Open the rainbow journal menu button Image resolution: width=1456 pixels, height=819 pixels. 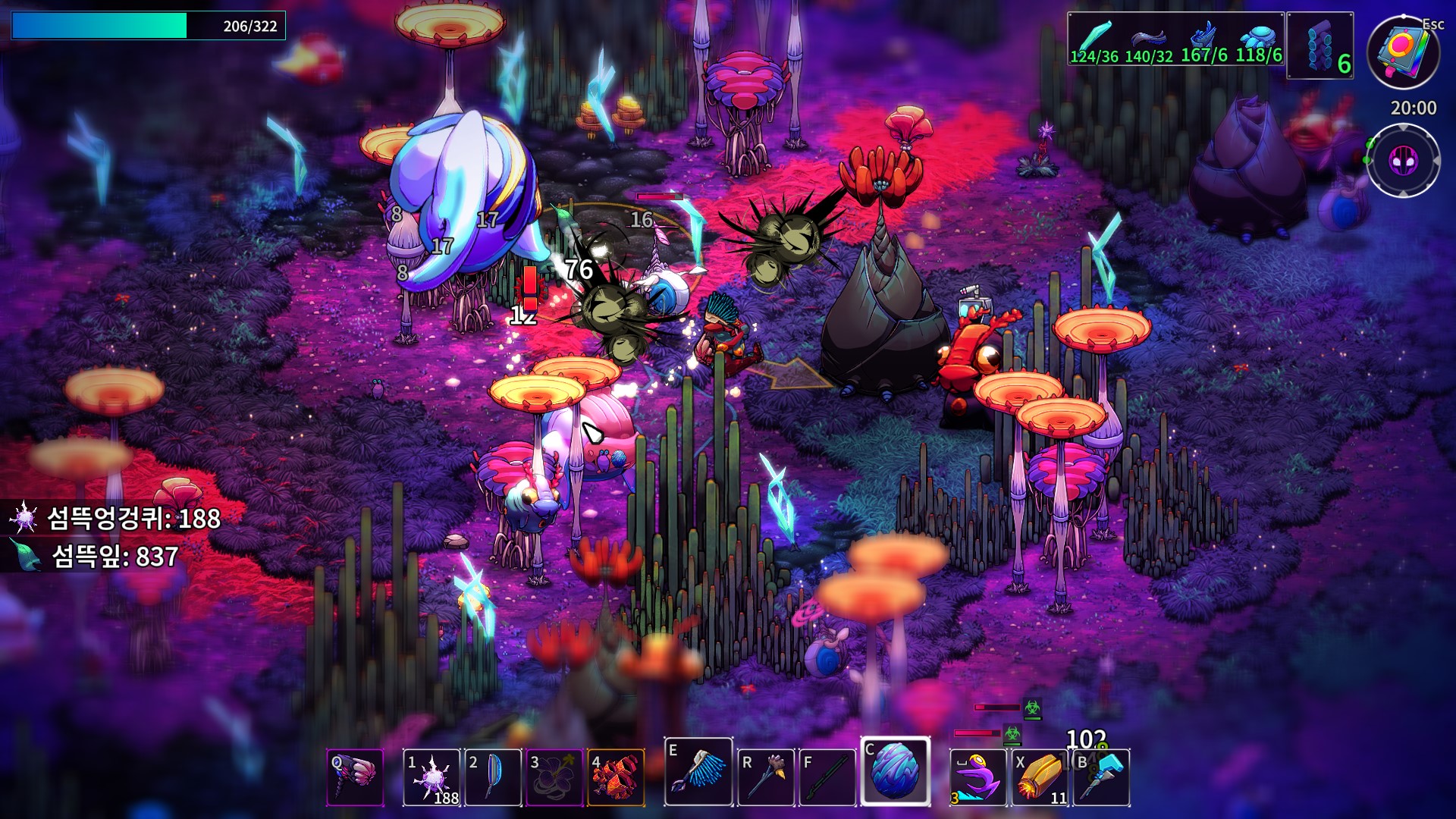coord(1404,52)
